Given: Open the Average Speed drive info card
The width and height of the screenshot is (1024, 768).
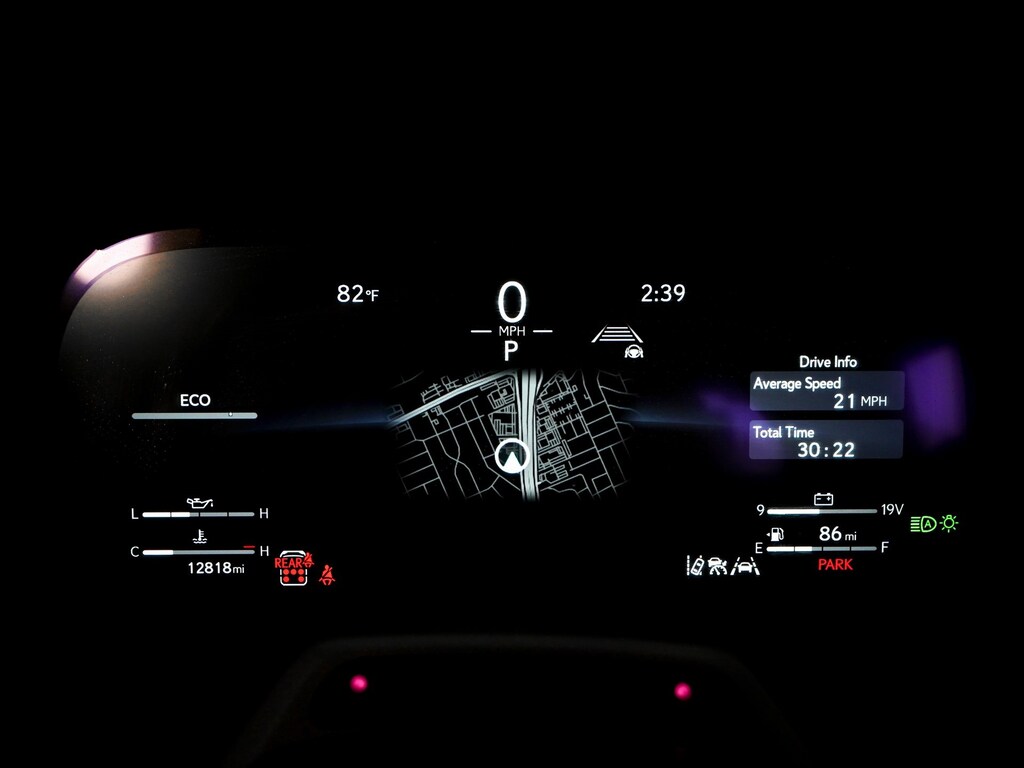Looking at the screenshot, I should (x=827, y=391).
